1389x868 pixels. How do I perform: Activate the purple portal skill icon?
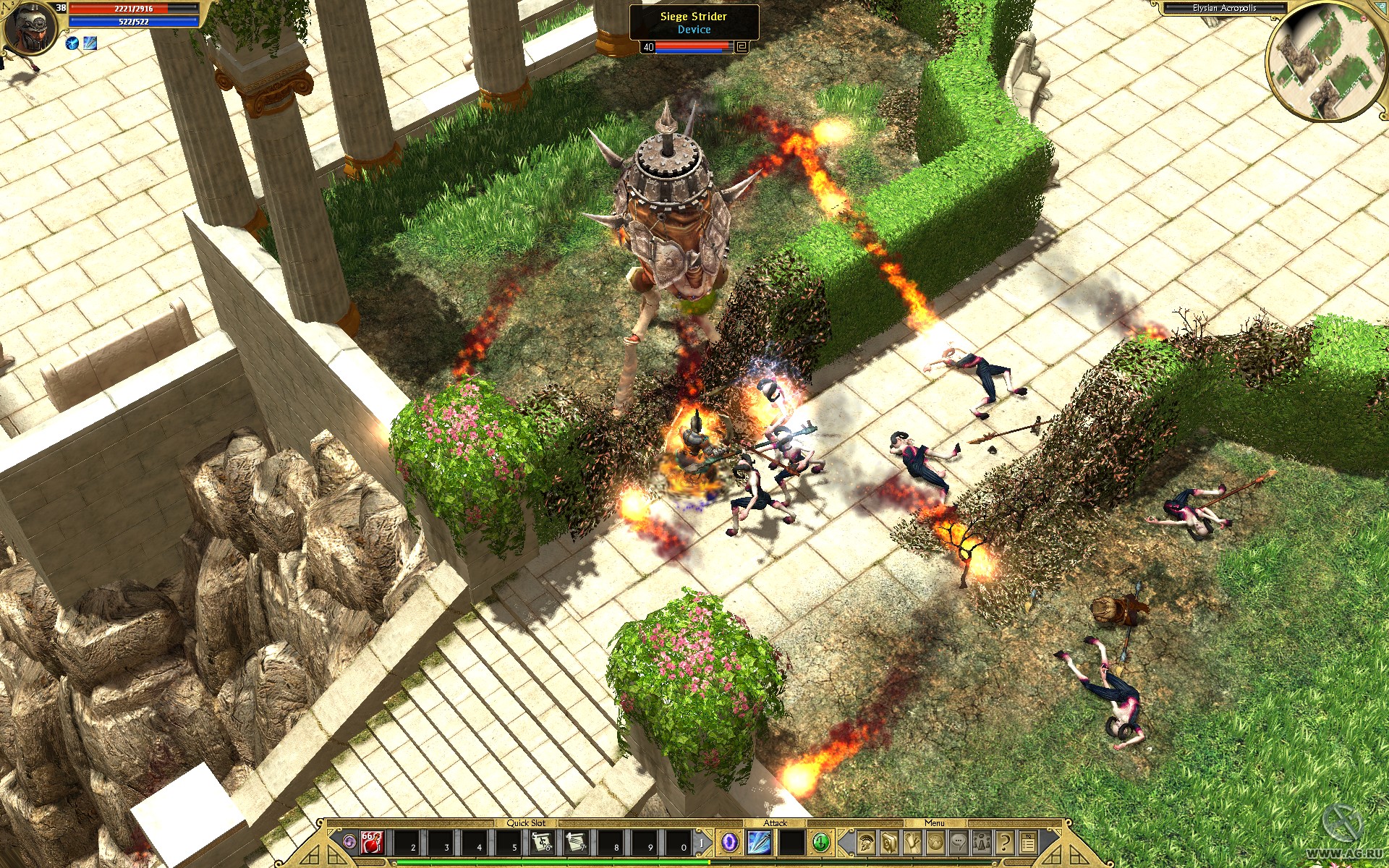click(x=729, y=841)
